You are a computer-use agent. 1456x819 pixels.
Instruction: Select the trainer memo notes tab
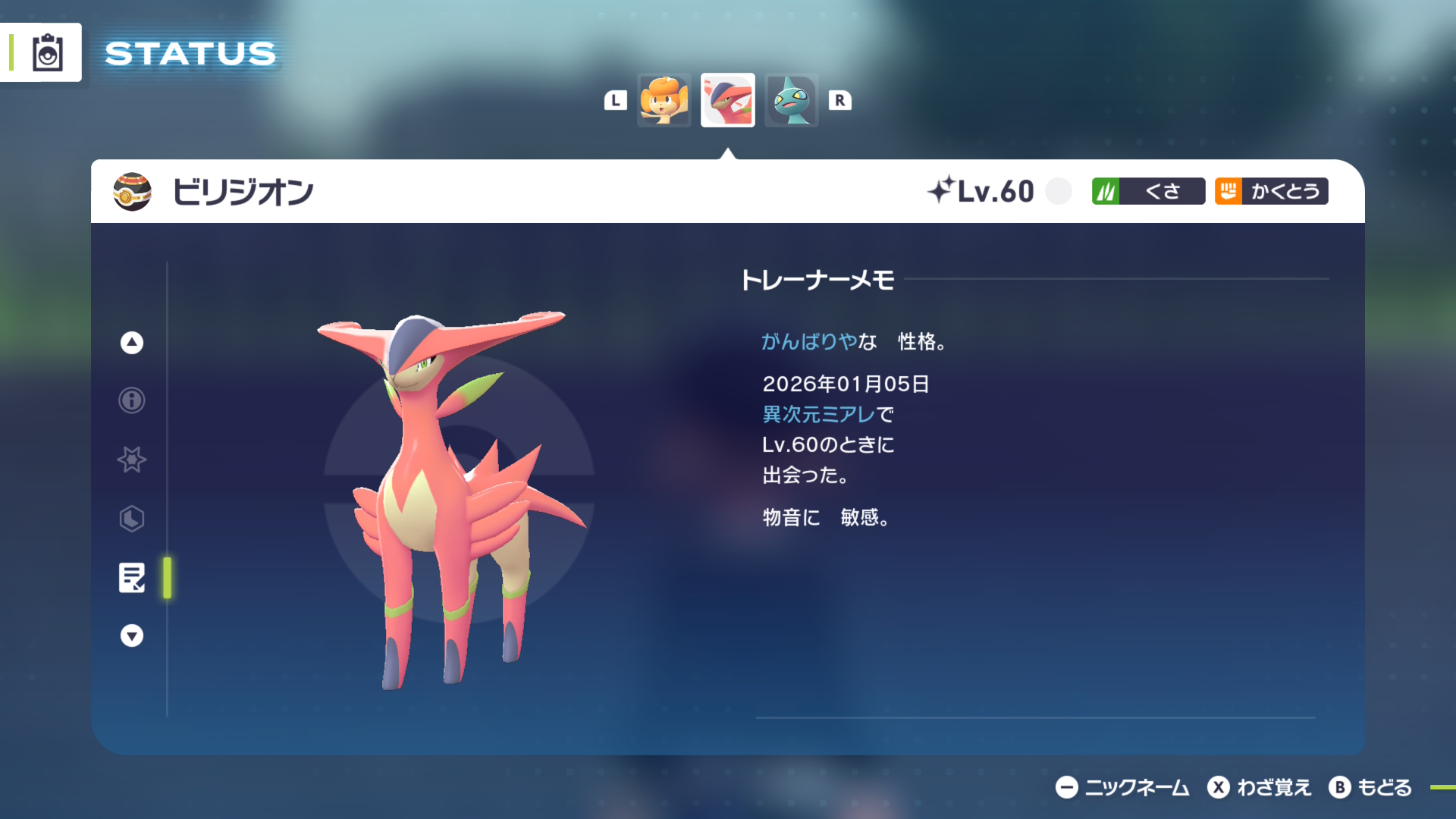point(132,578)
